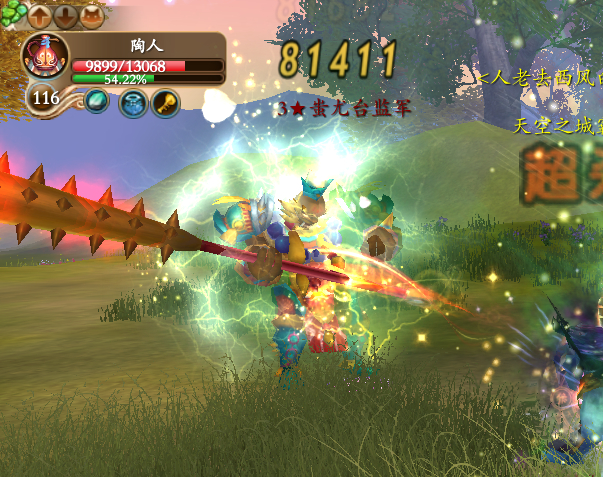Screen dimensions: 603x477
Task: Activate the golden horn skill icon
Action: pos(165,102)
